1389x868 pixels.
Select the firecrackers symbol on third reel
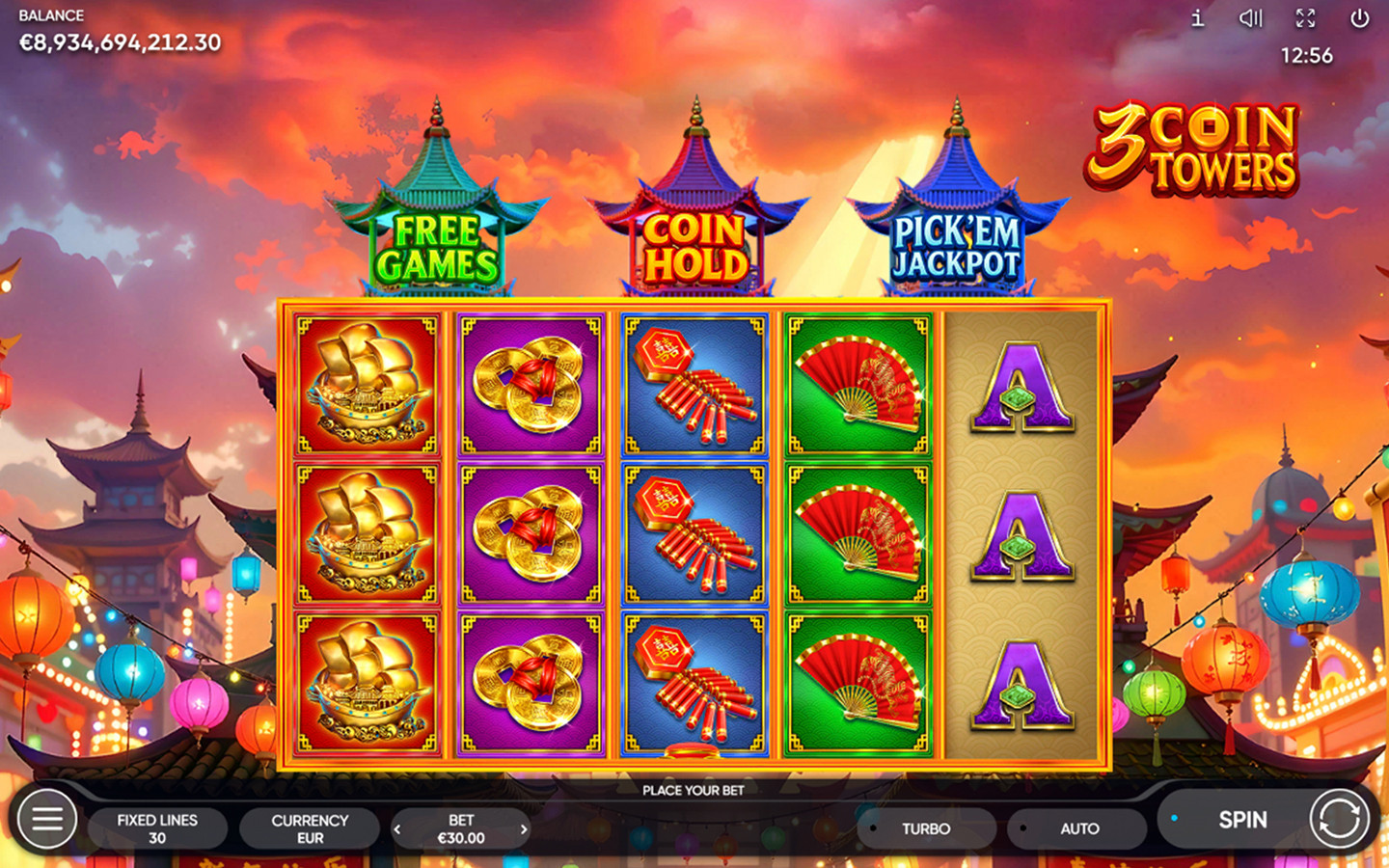693,535
